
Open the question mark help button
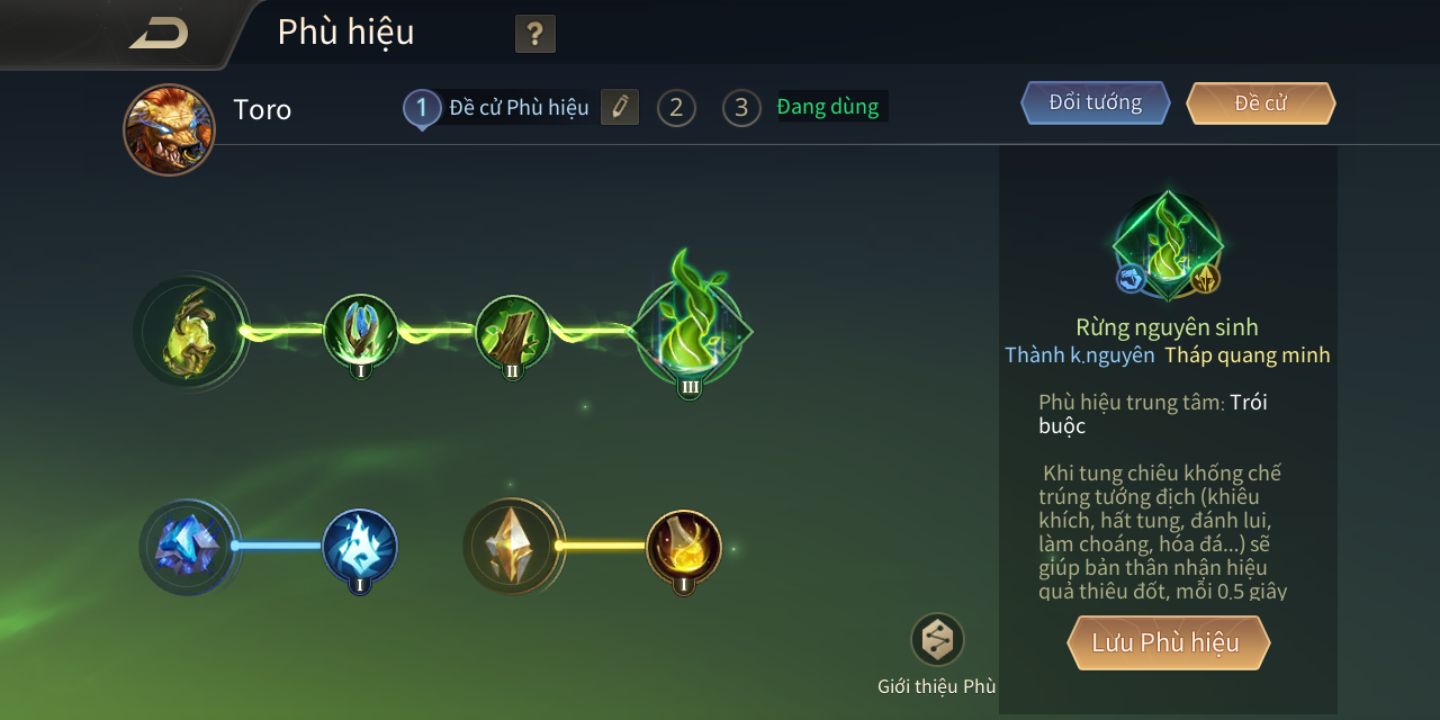[x=535, y=35]
